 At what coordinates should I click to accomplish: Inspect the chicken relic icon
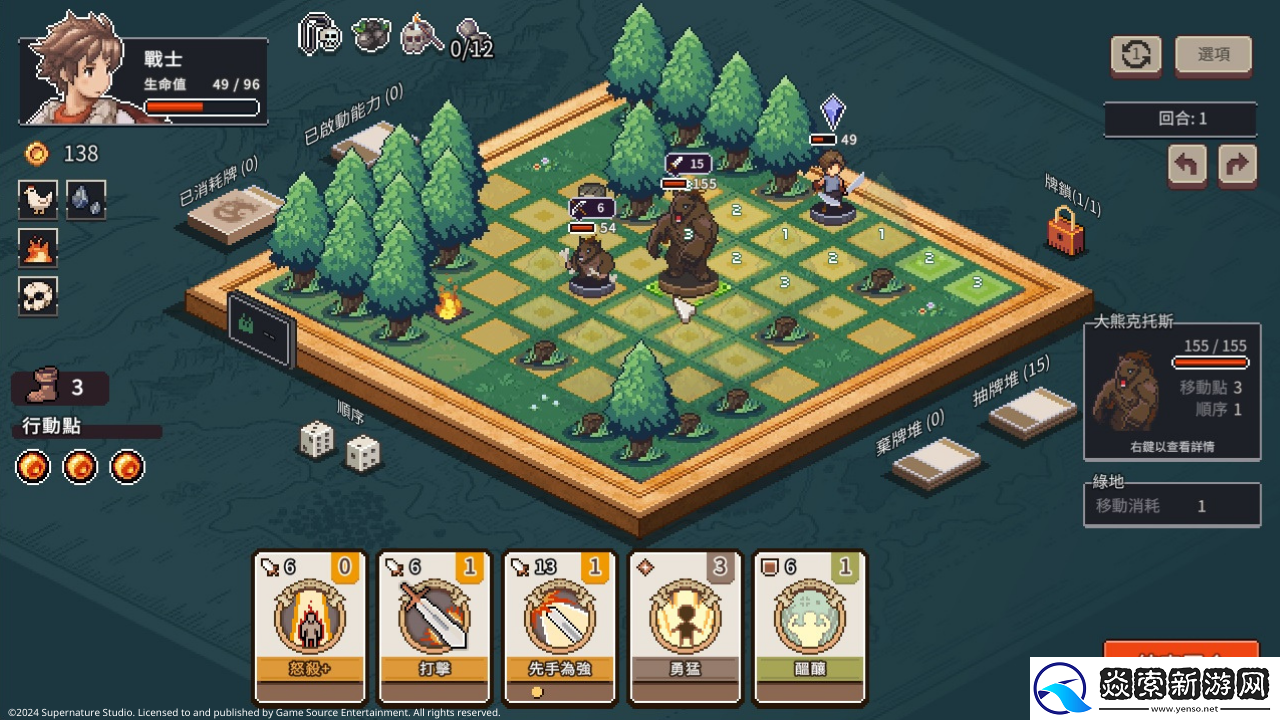38,200
